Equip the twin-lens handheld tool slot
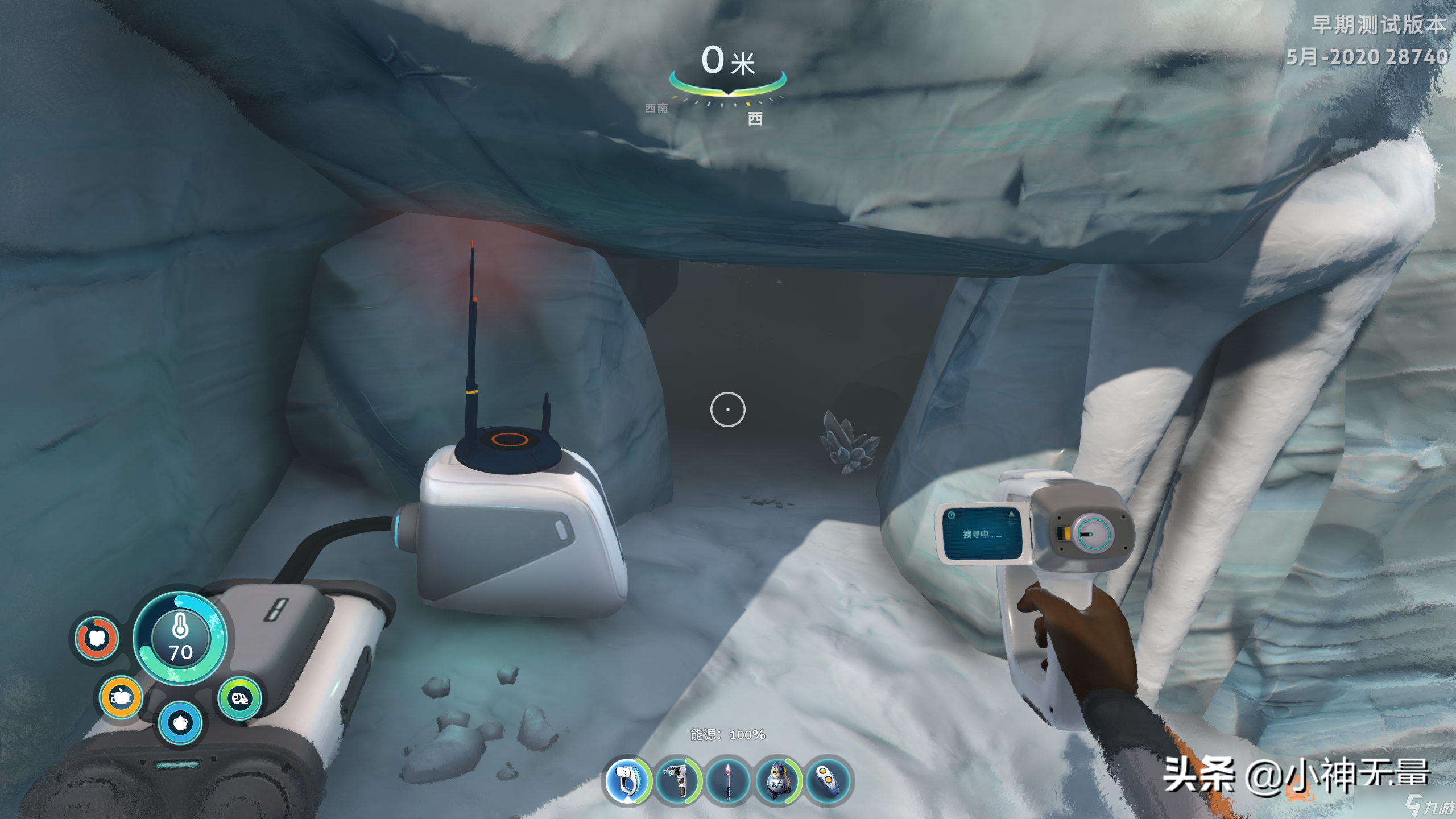 coord(678,781)
